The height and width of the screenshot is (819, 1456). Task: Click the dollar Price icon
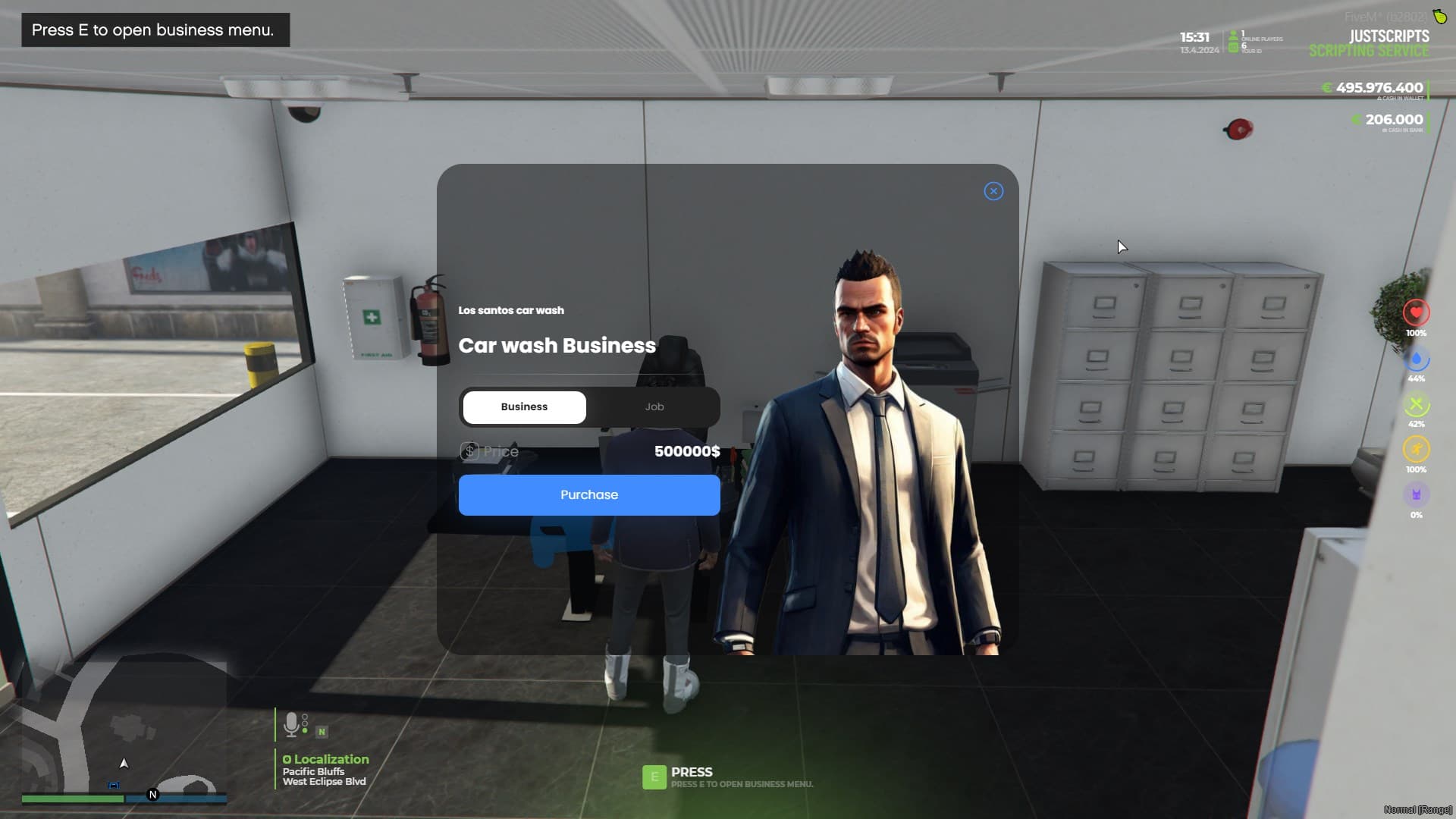click(x=471, y=450)
